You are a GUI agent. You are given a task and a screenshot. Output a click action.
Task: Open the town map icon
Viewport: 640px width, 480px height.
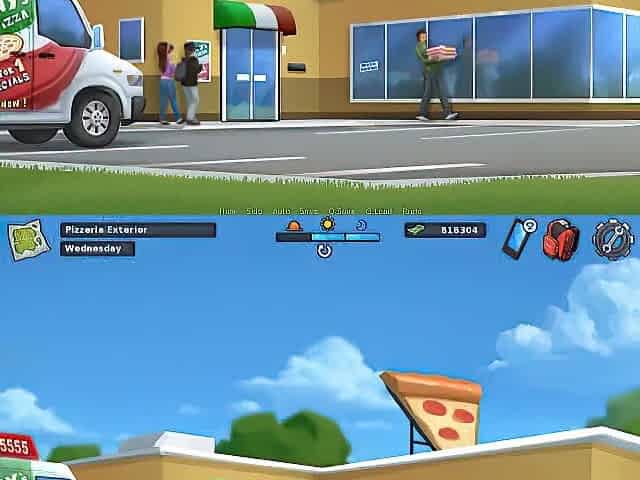pos(29,240)
